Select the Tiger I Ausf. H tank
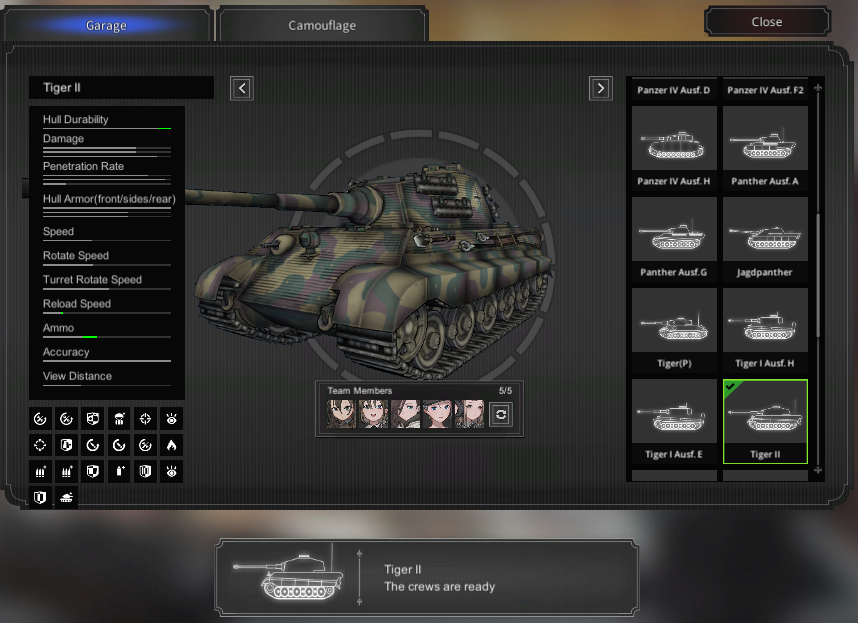This screenshot has width=858, height=623. click(765, 329)
